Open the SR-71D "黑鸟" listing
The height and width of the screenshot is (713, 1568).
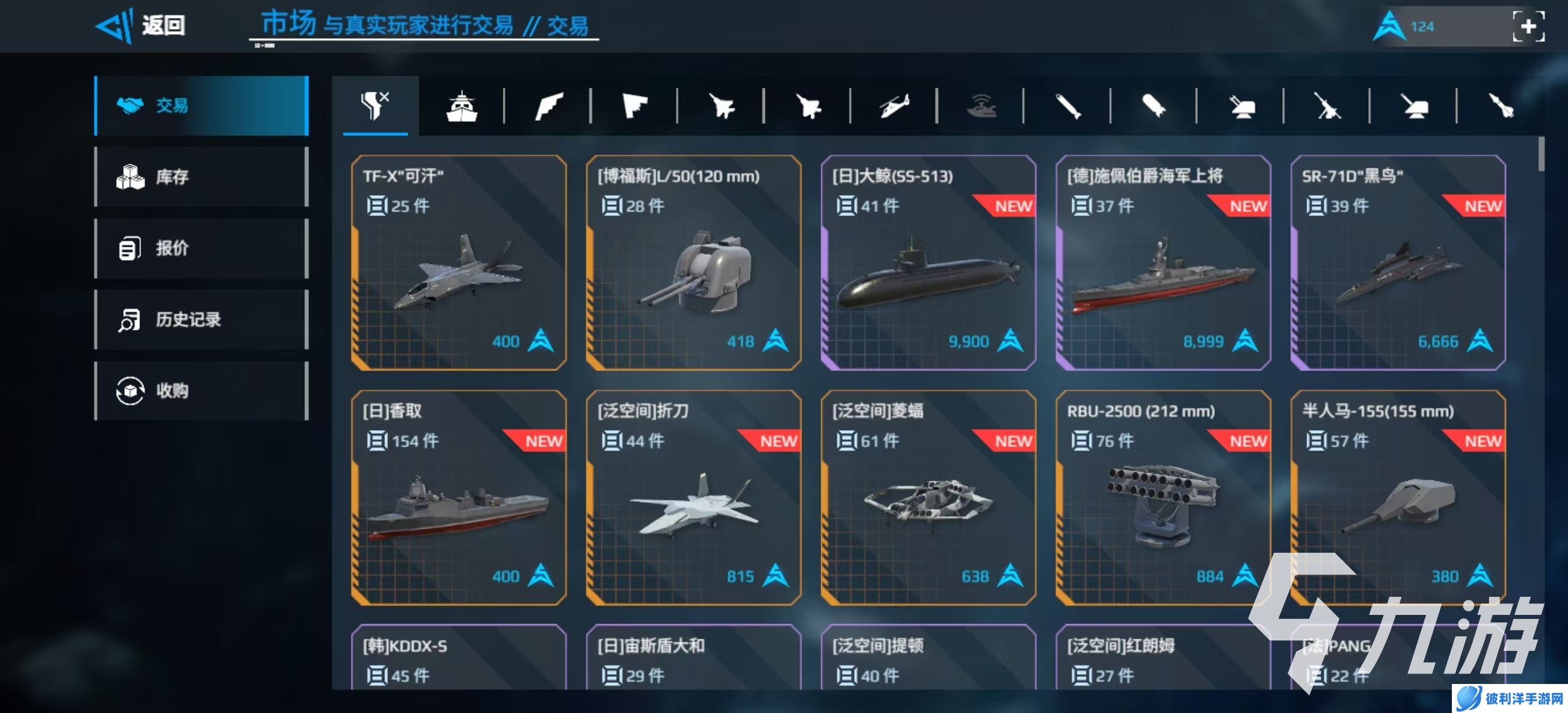click(x=1398, y=263)
